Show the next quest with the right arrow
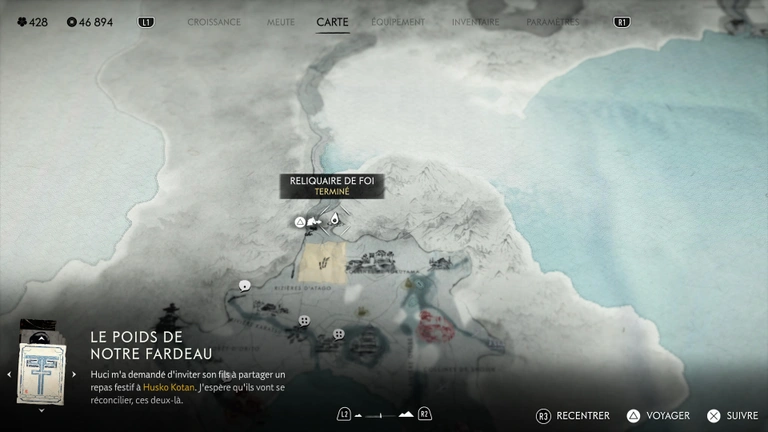 [x=74, y=374]
